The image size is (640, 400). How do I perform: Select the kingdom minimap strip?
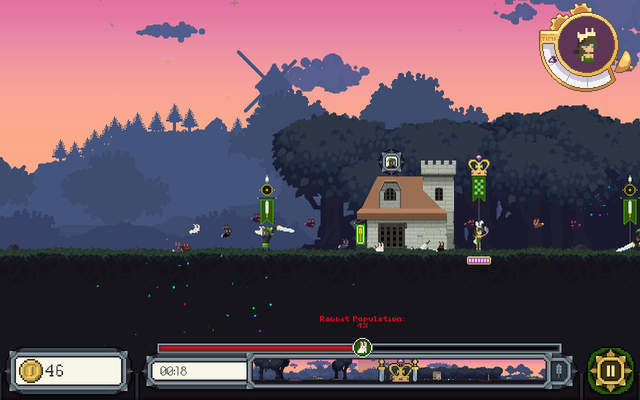(x=400, y=371)
